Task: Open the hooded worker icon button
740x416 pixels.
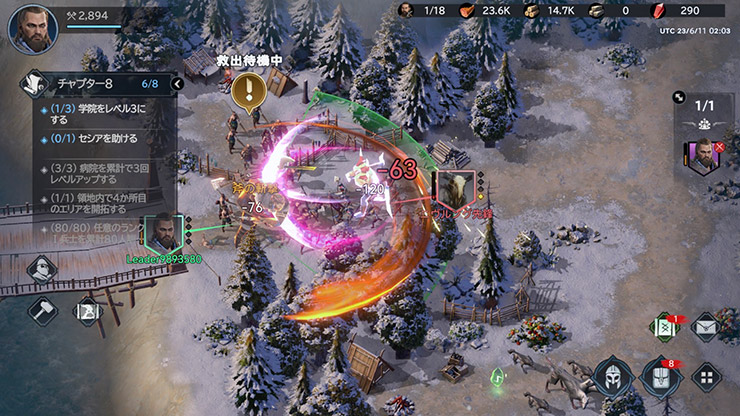Action: pos(43,268)
